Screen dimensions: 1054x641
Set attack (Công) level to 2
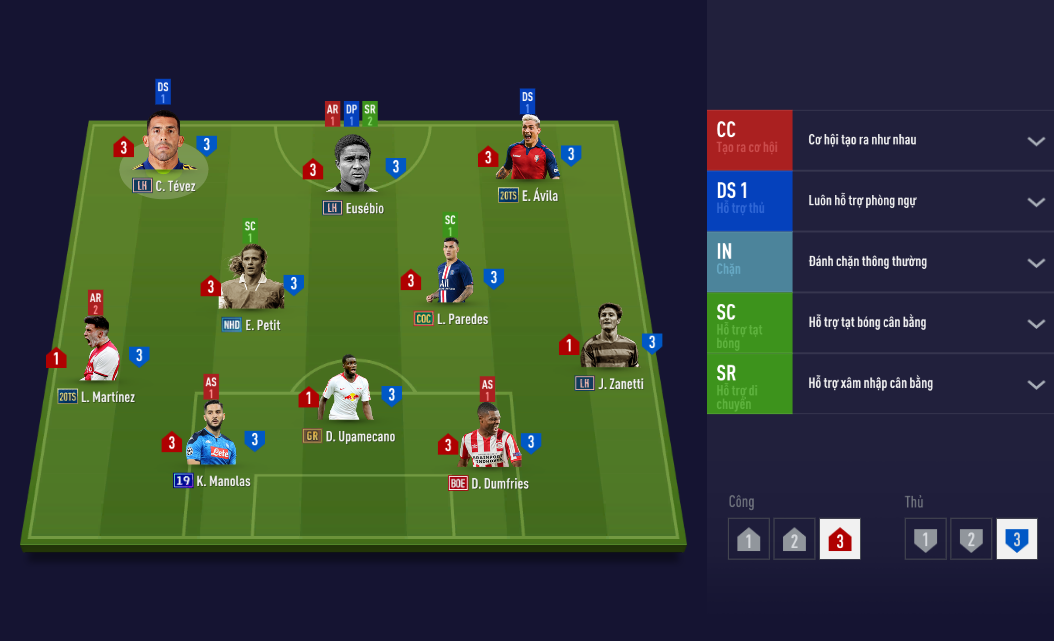point(794,540)
